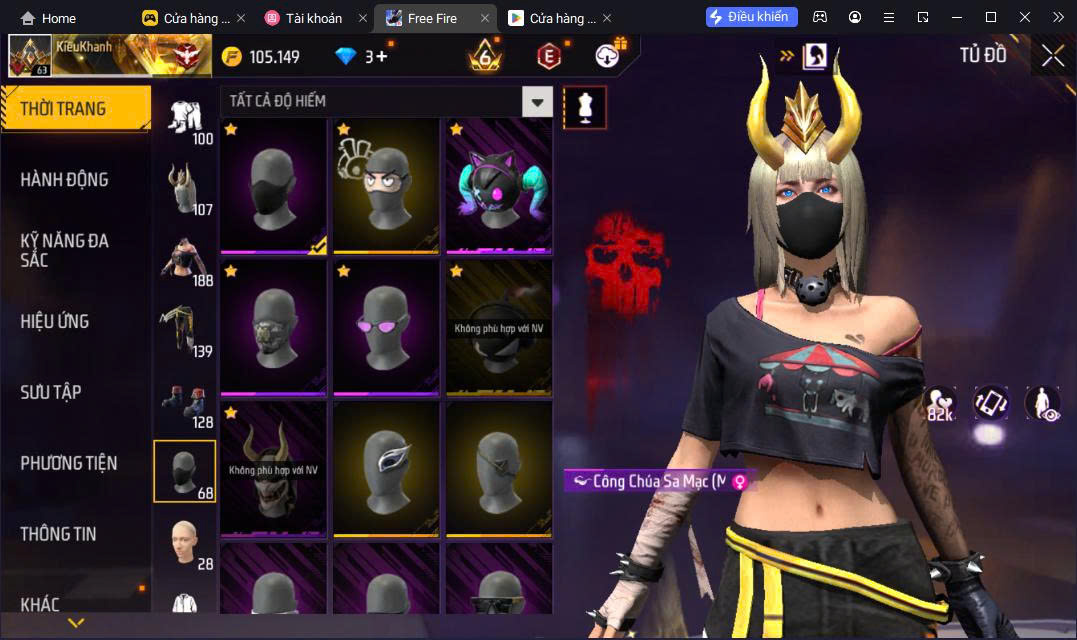Open the THÔNG TIN tab
1077x640 pixels.
click(x=59, y=534)
